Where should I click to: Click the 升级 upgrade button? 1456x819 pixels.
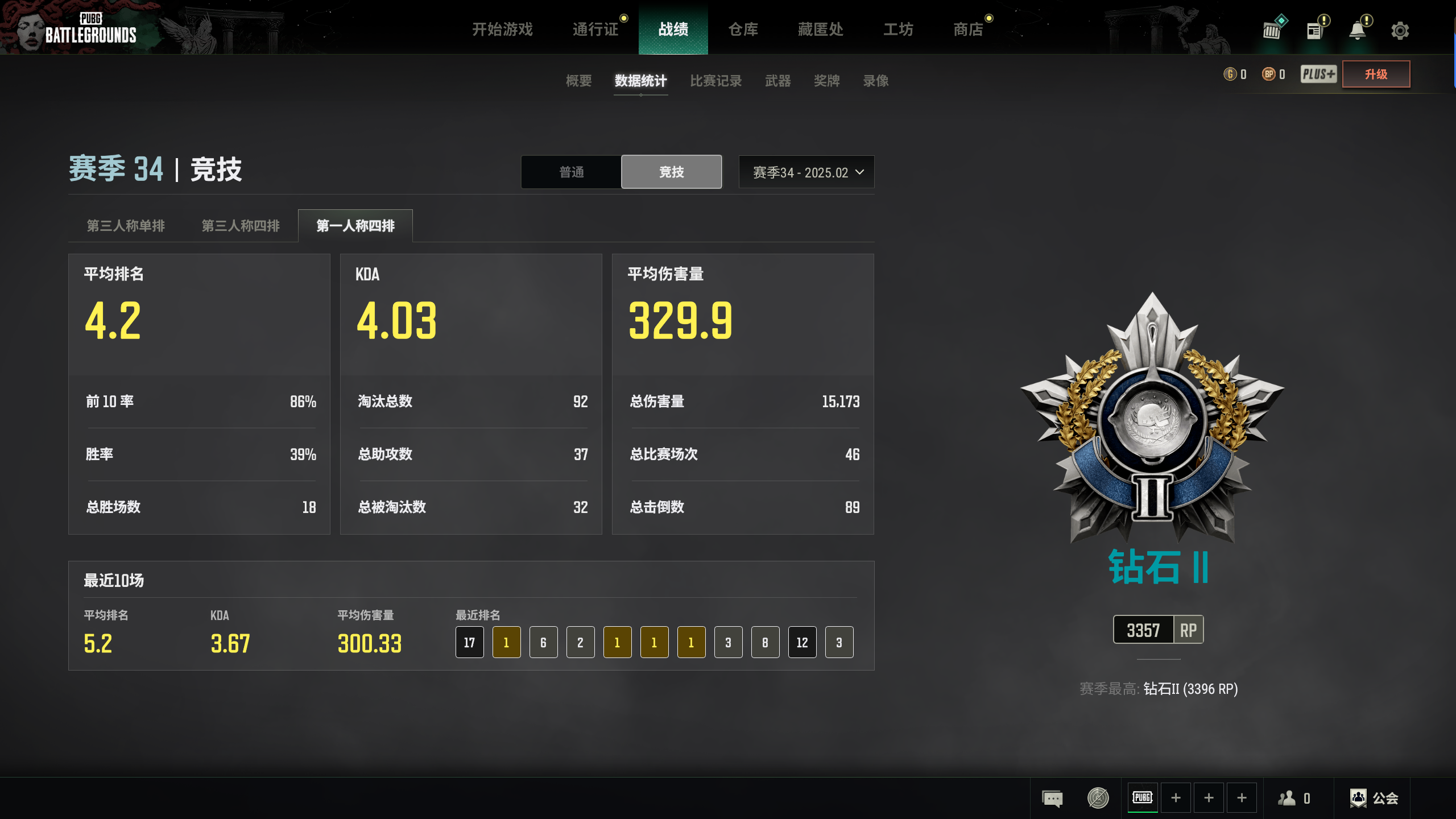pyautogui.click(x=1376, y=74)
